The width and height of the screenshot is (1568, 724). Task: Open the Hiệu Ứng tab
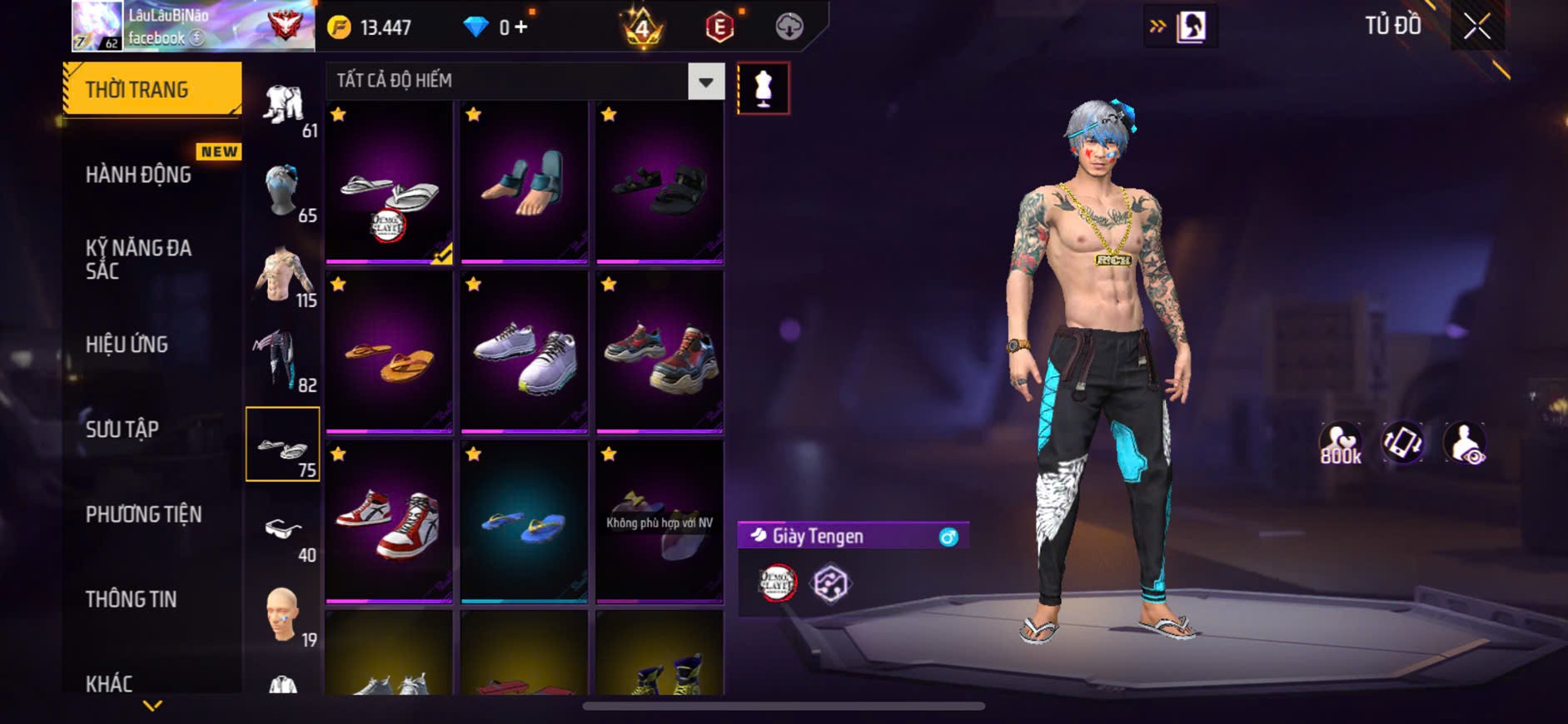click(127, 344)
